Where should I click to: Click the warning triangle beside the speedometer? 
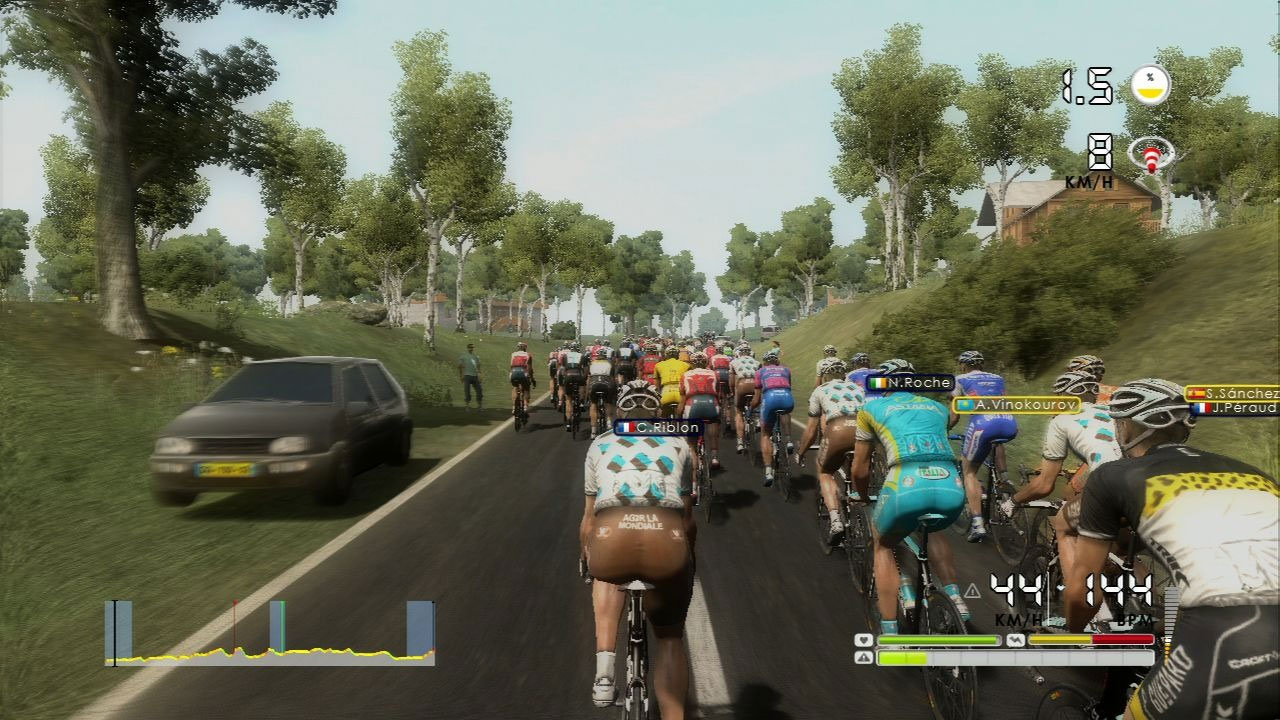[973, 591]
